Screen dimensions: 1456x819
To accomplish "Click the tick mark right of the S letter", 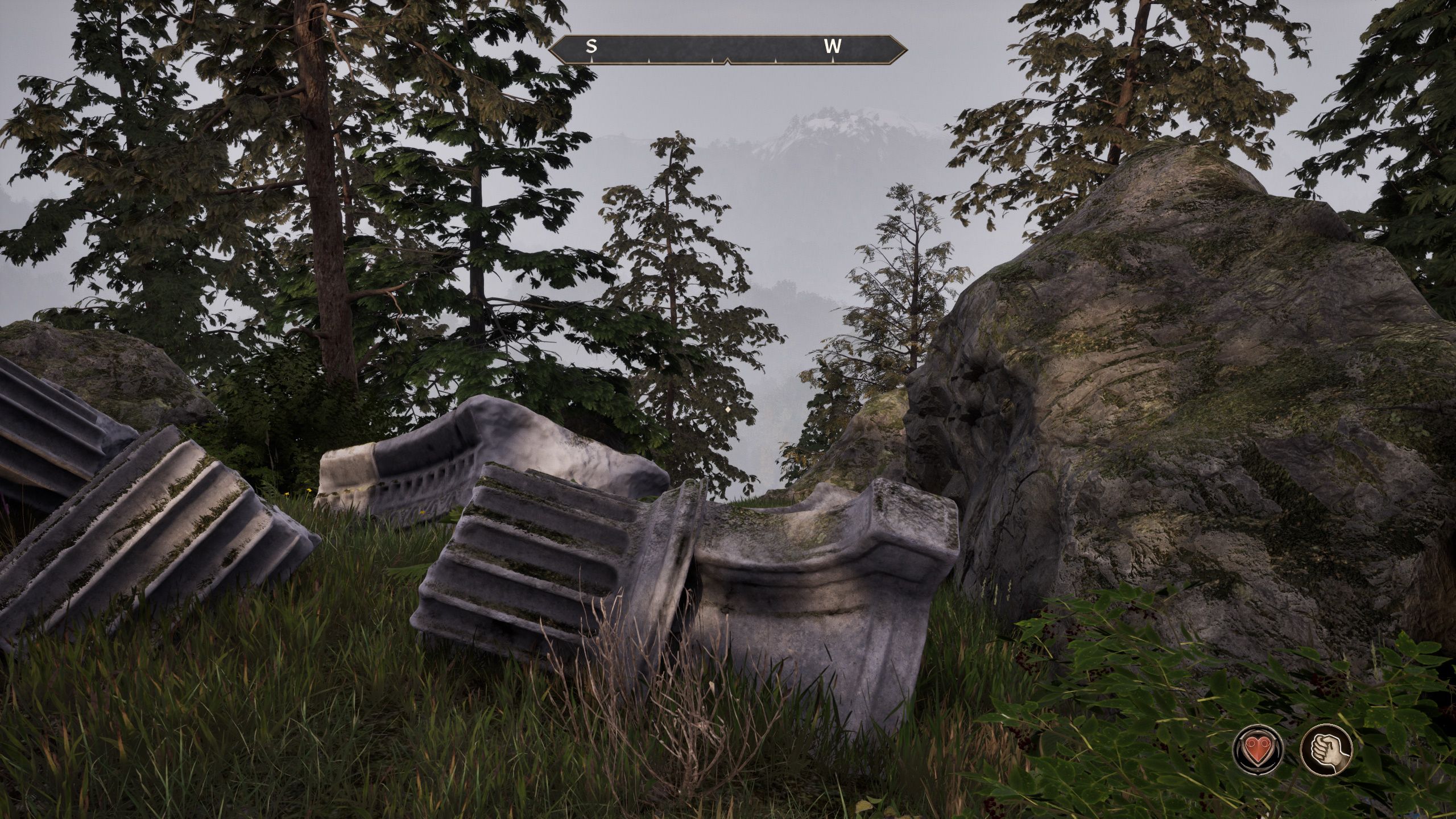I will [x=649, y=60].
